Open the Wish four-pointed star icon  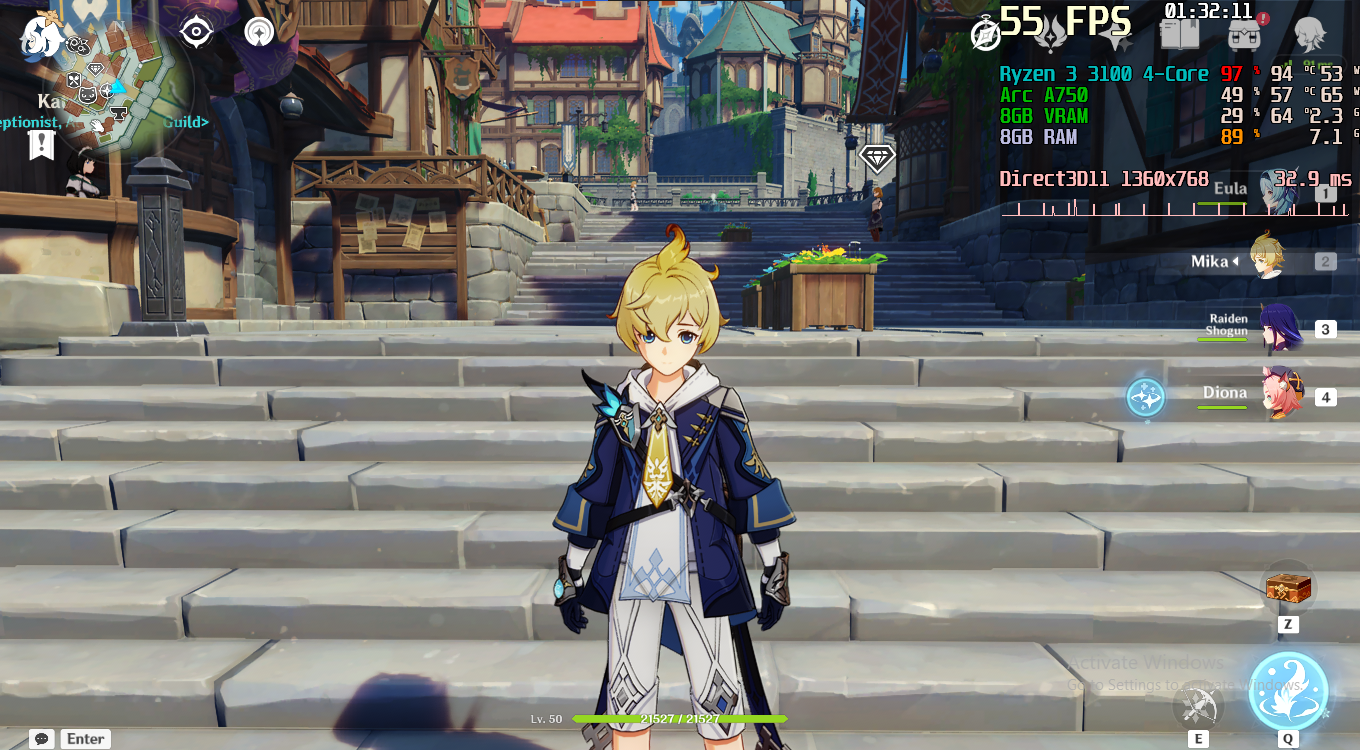coord(1116,38)
